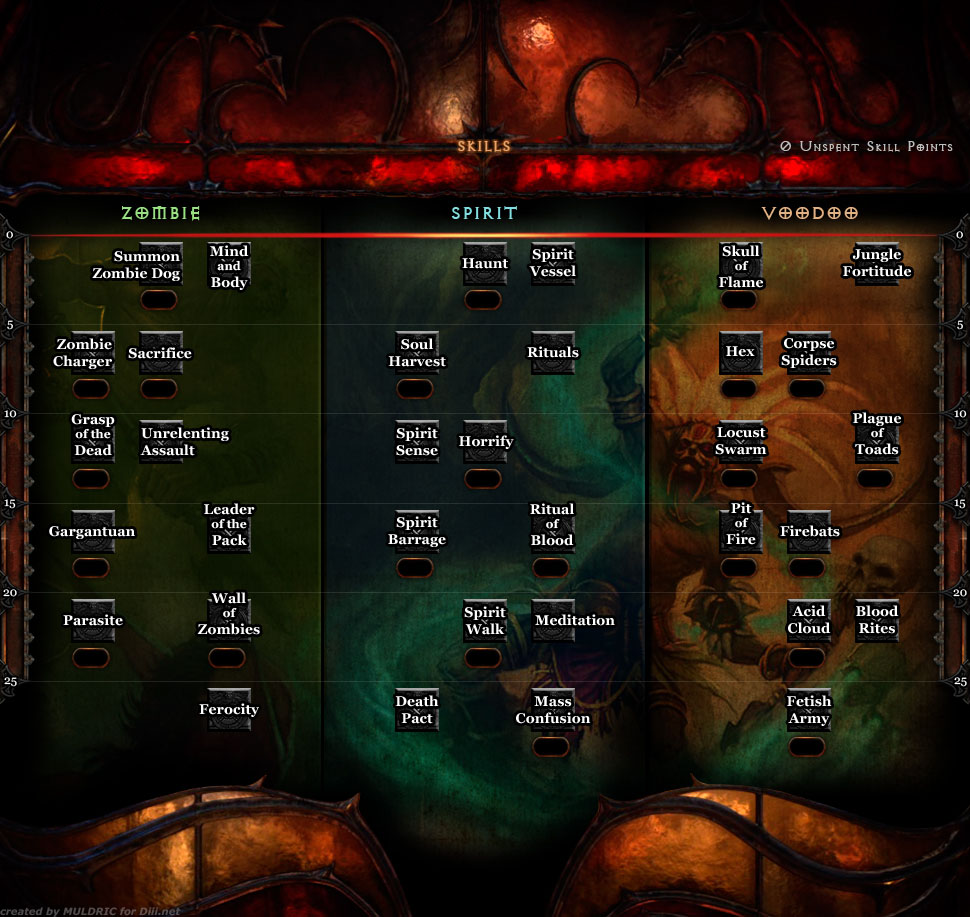Choose the Mind and Body skill
Image resolution: width=970 pixels, height=917 pixels.
[x=229, y=265]
